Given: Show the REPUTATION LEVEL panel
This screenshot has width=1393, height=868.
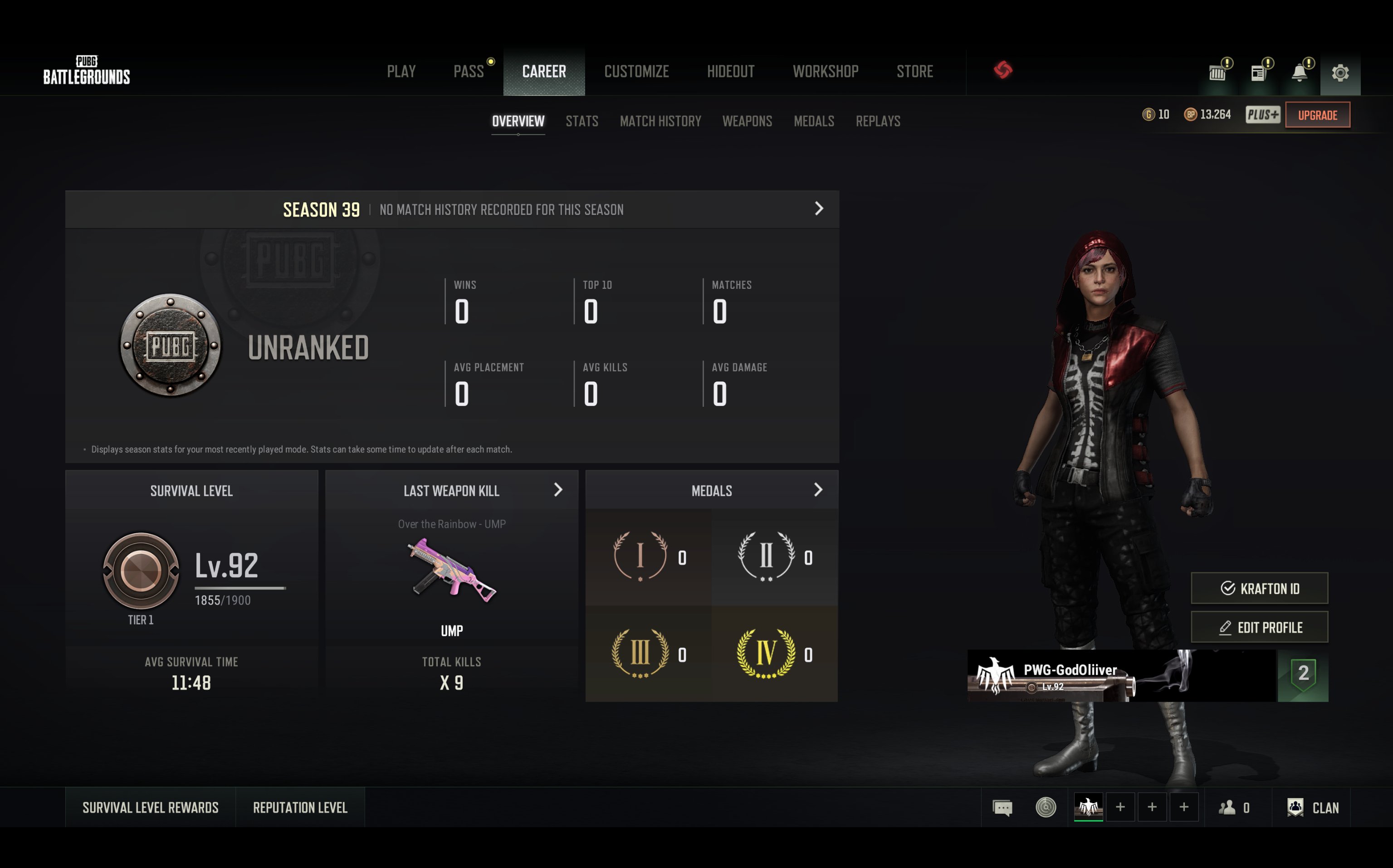Looking at the screenshot, I should pos(300,808).
